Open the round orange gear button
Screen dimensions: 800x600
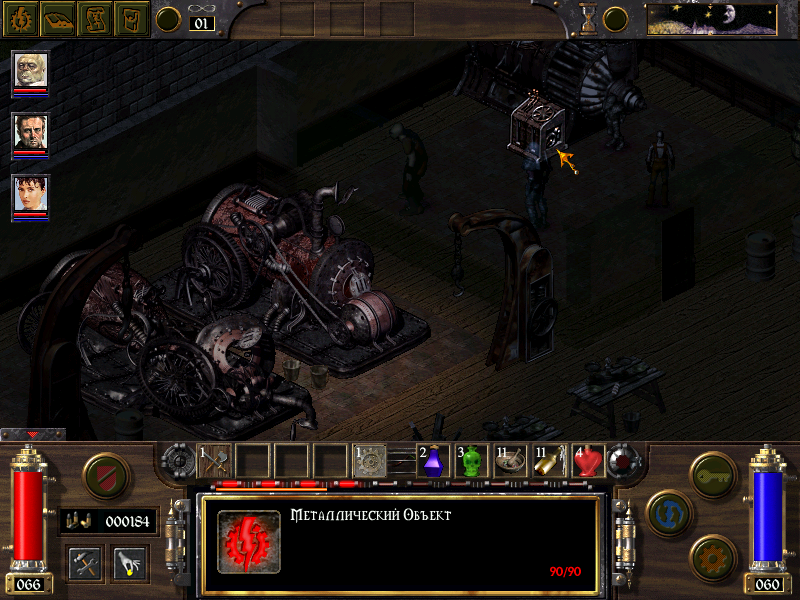pos(713,555)
